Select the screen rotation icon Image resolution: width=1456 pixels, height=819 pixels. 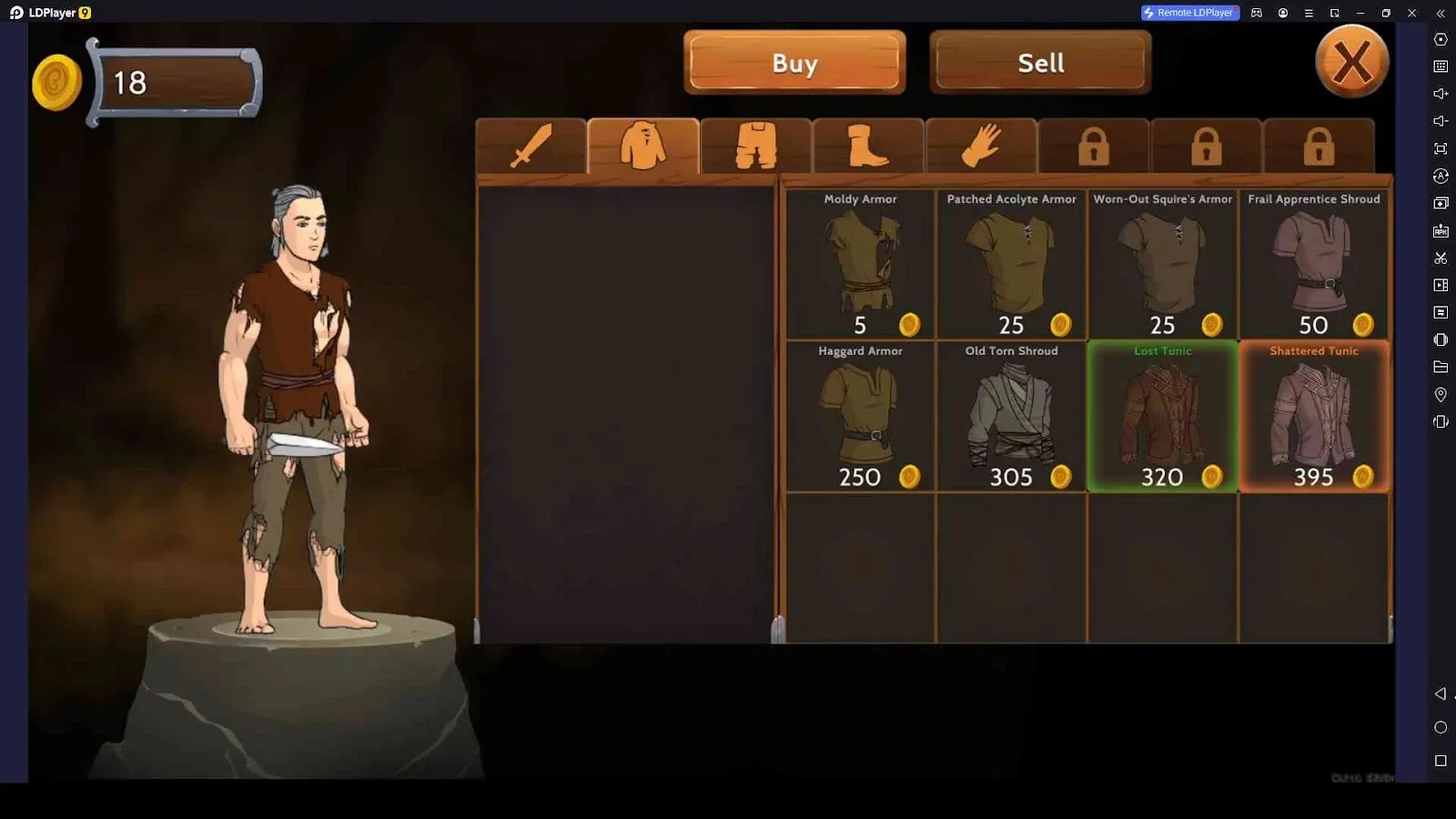click(x=1441, y=176)
